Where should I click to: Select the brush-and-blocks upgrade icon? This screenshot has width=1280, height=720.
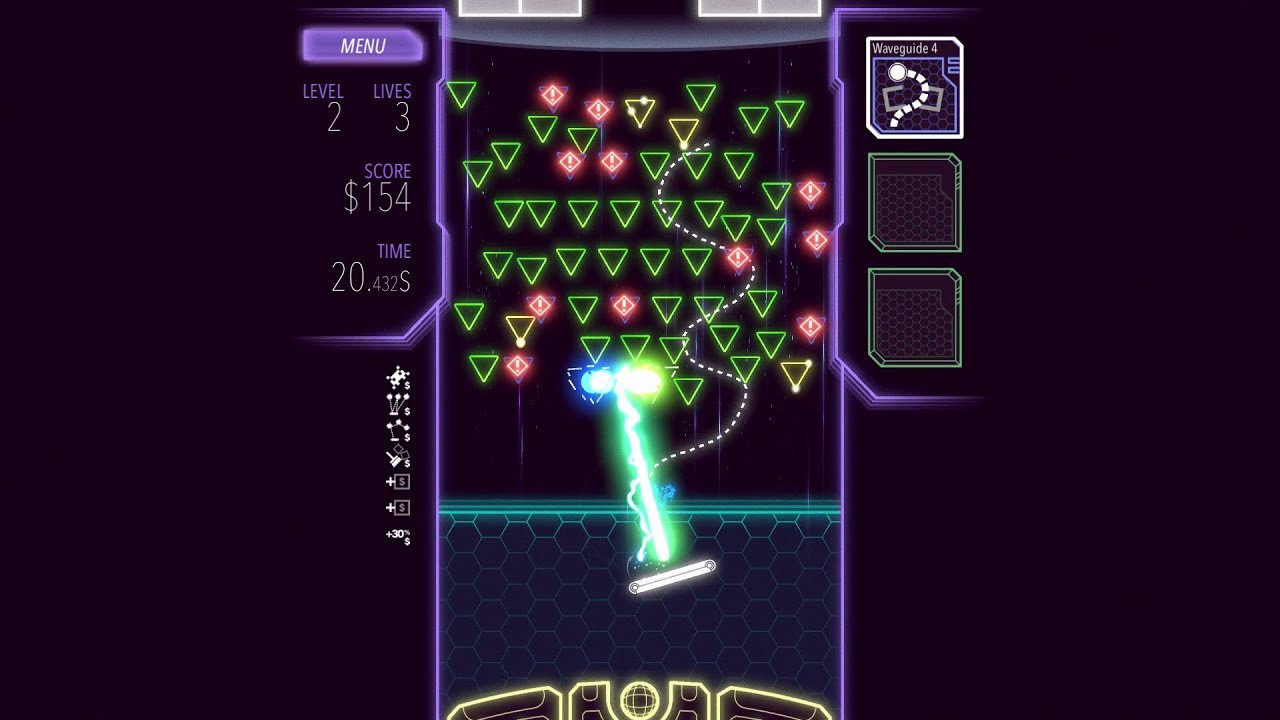coord(398,456)
